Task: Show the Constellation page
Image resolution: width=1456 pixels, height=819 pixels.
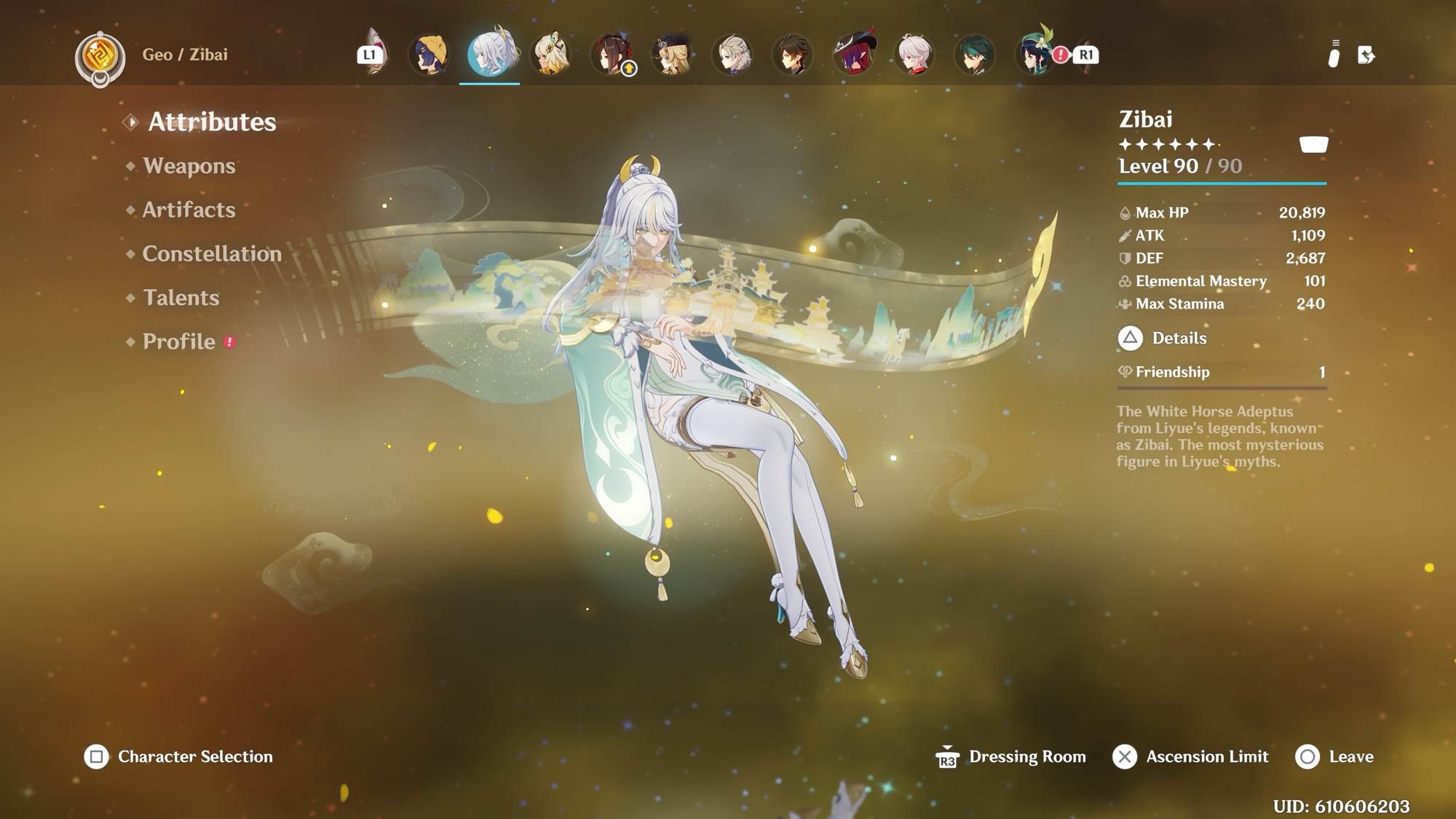Action: 211,253
